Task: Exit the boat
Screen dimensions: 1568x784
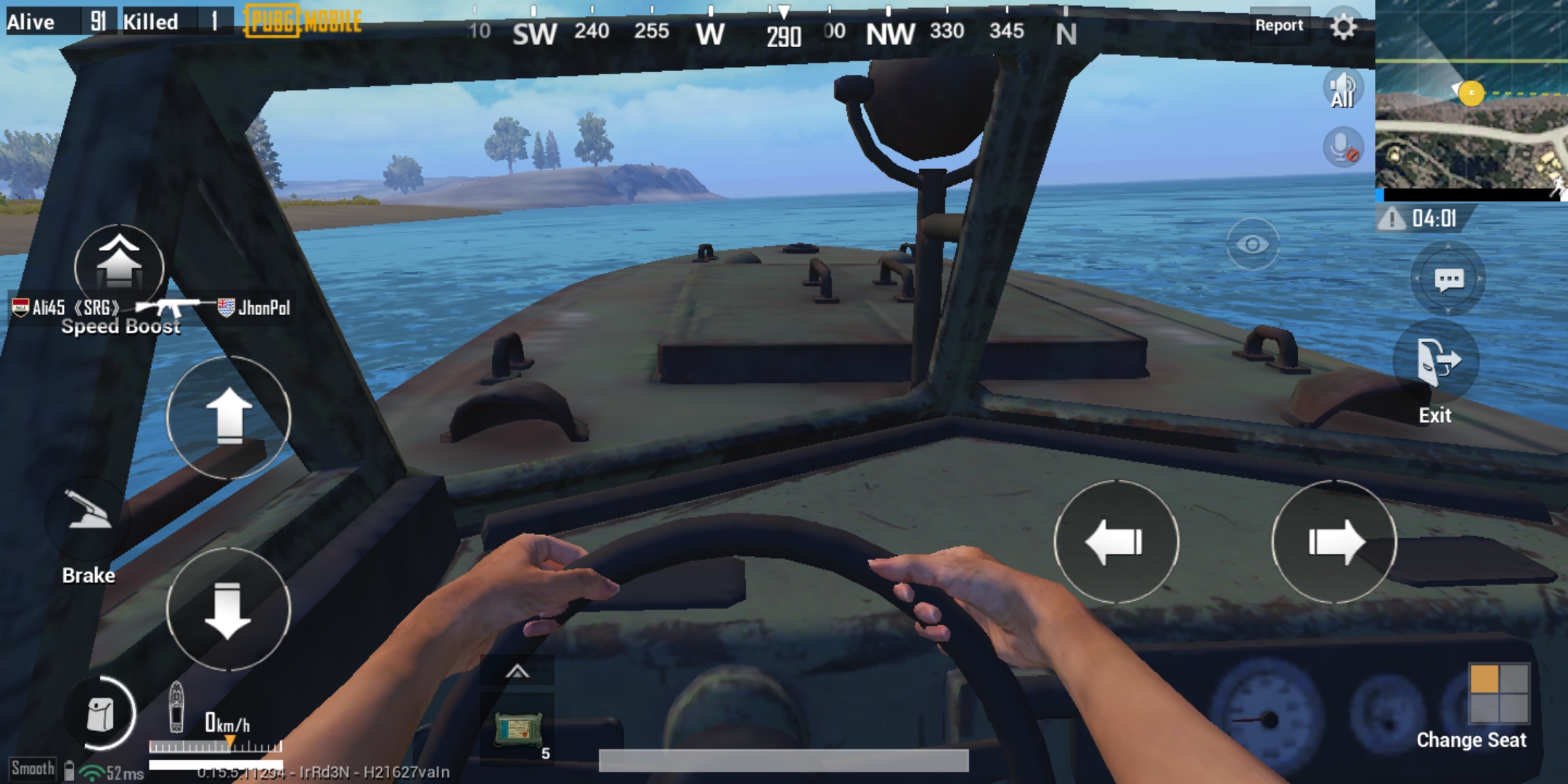Action: 1437,362
